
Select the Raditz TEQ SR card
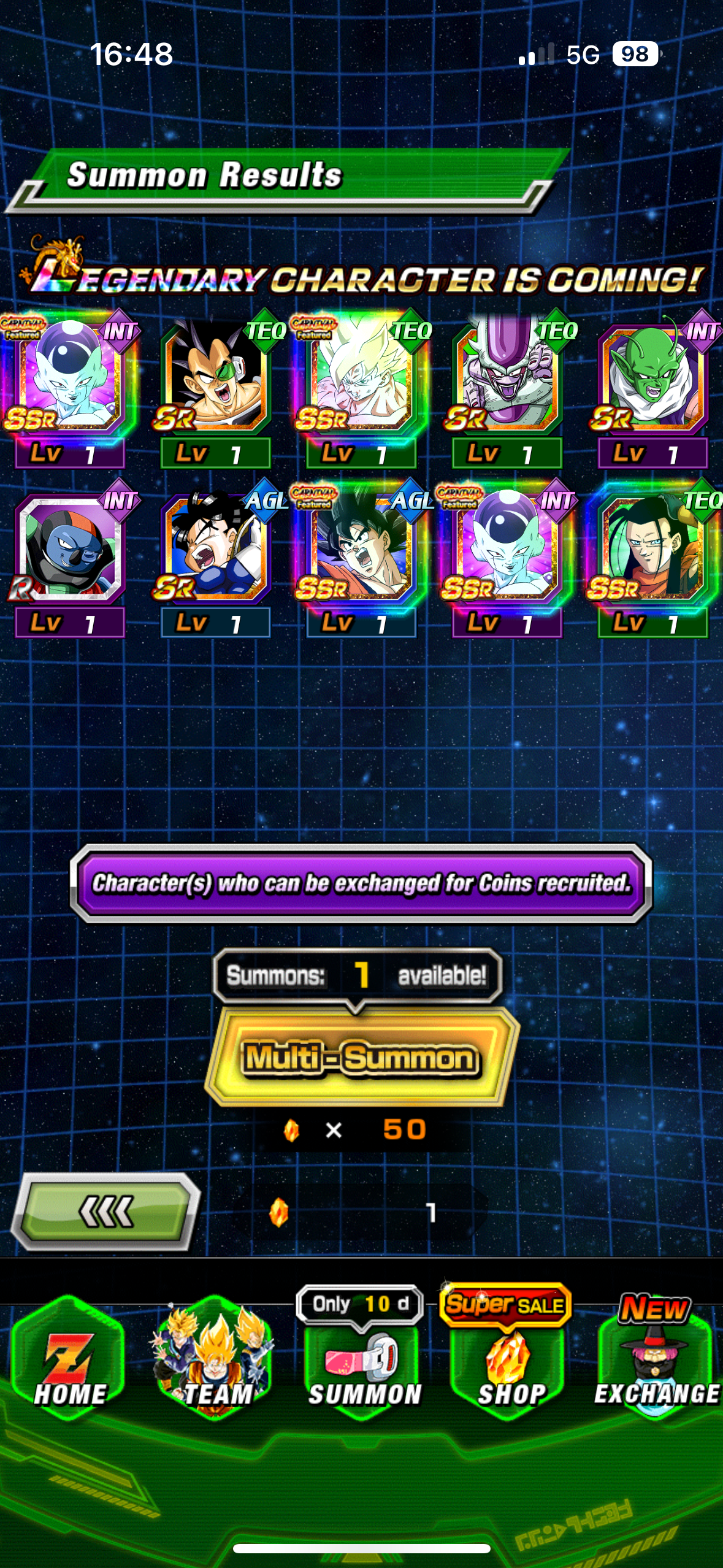[x=215, y=380]
